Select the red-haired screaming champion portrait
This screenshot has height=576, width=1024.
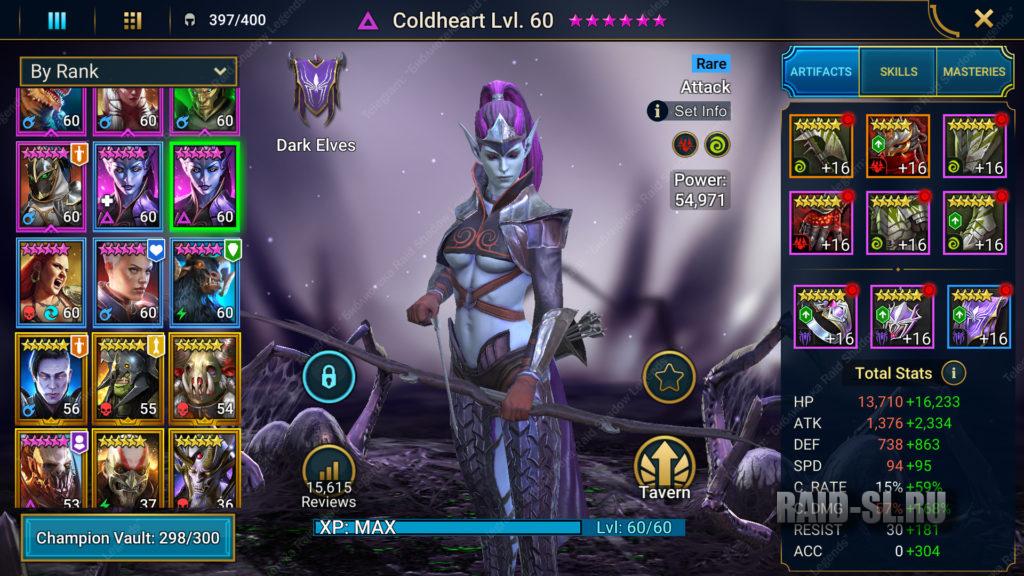(x=51, y=282)
